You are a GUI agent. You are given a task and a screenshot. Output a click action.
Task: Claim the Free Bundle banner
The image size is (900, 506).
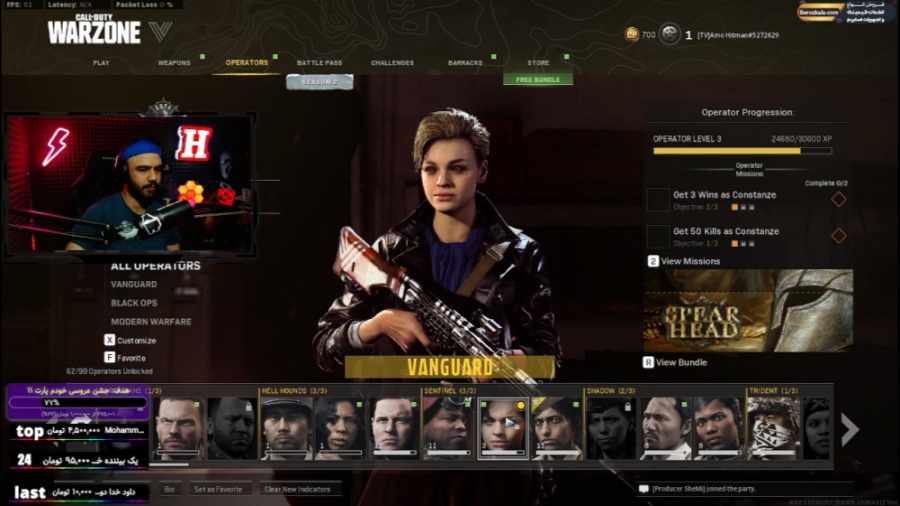pyautogui.click(x=538, y=80)
